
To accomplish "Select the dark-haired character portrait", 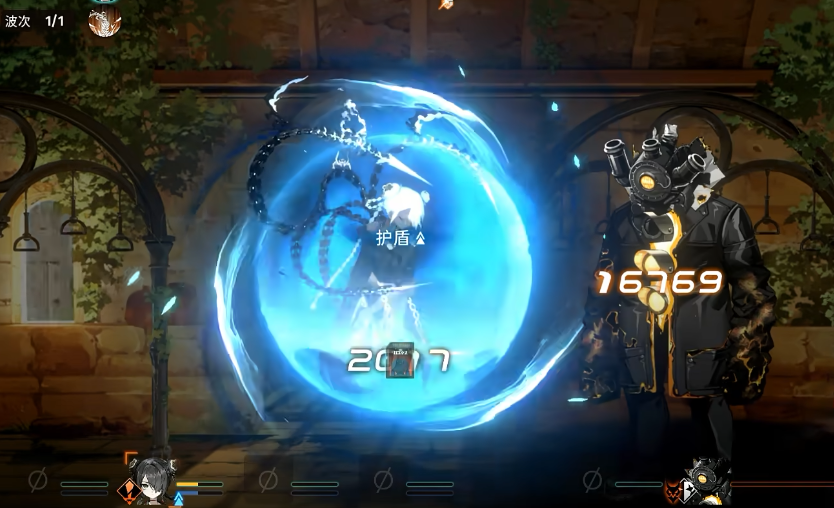I will click(153, 479).
